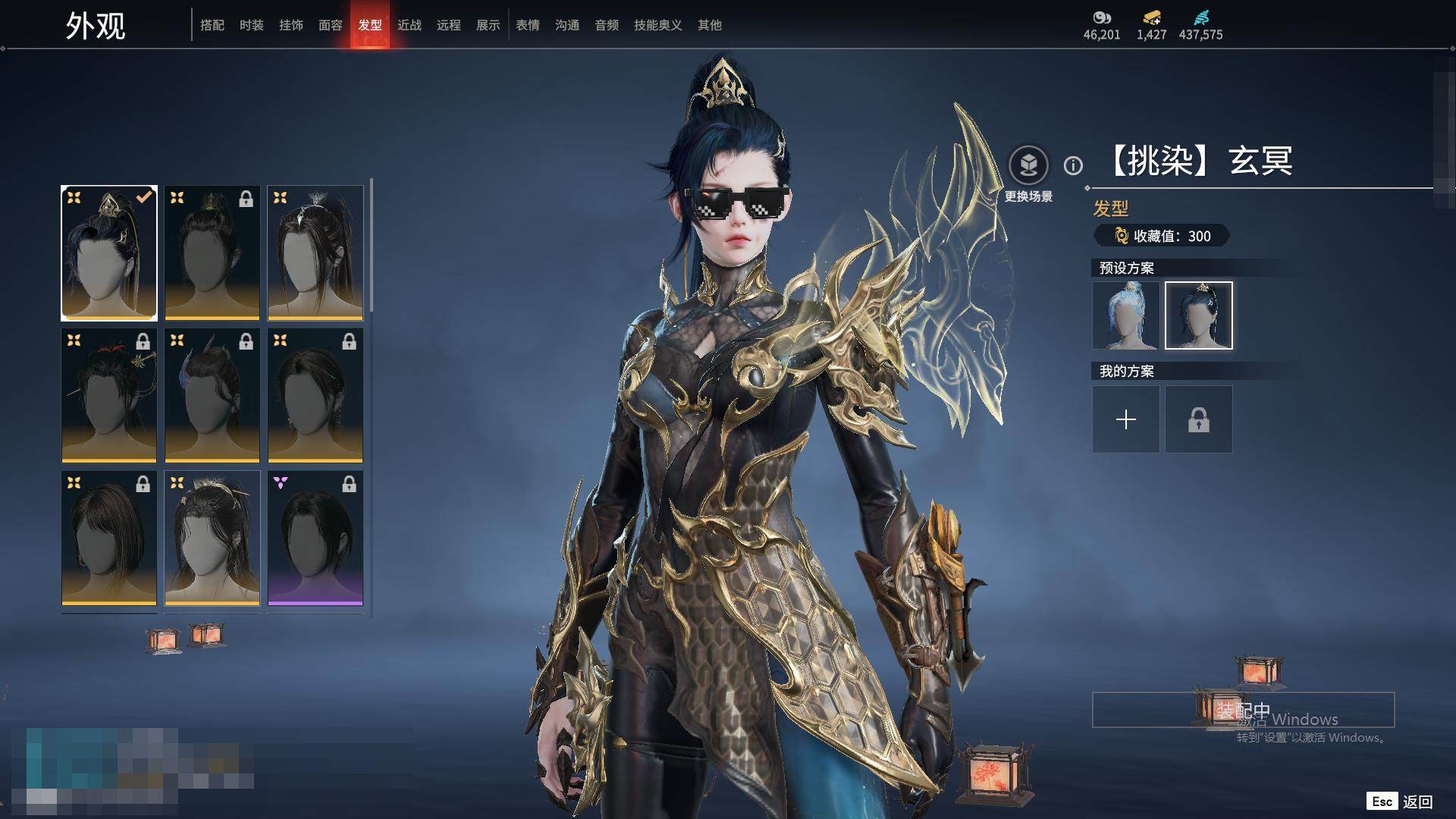Go to the 面容 tab

point(331,25)
